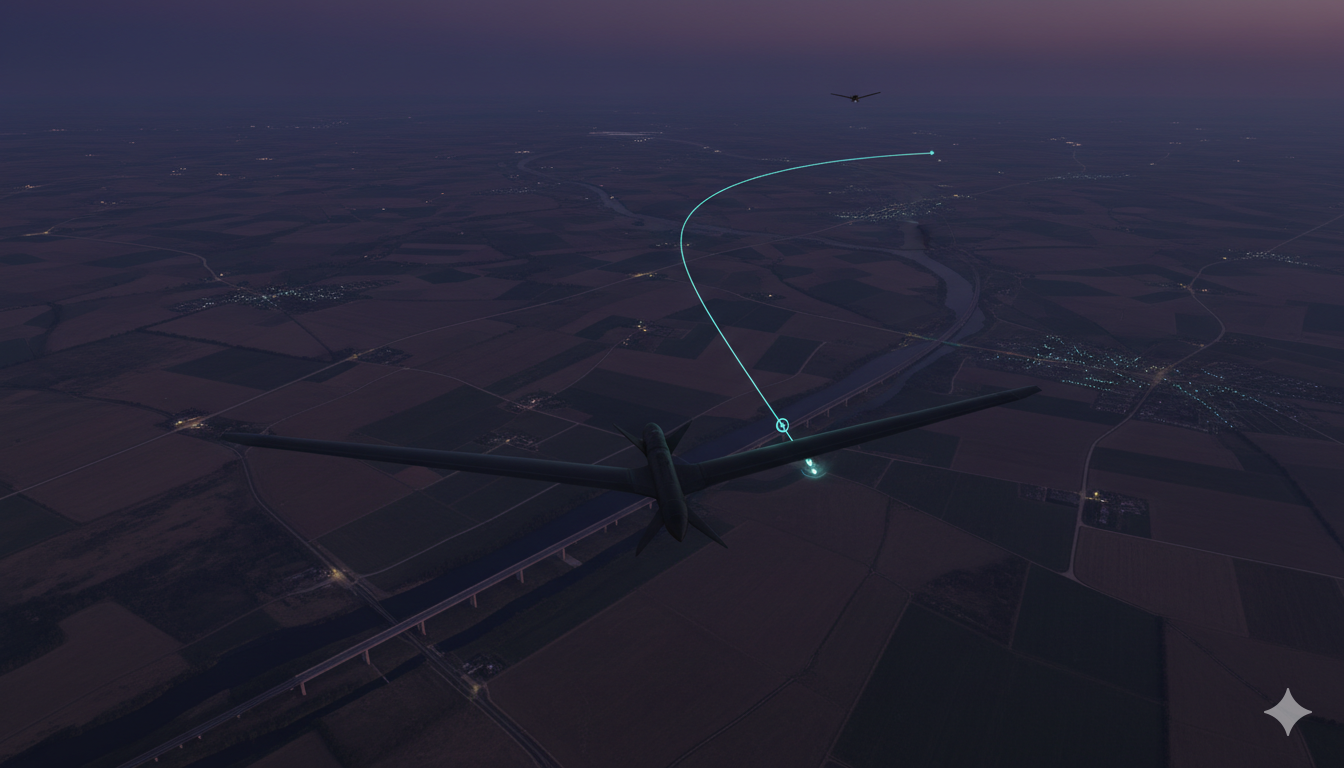Select the ring waypoint marker on the cyan flight path
Screen dimensions: 1344x768
tap(782, 426)
